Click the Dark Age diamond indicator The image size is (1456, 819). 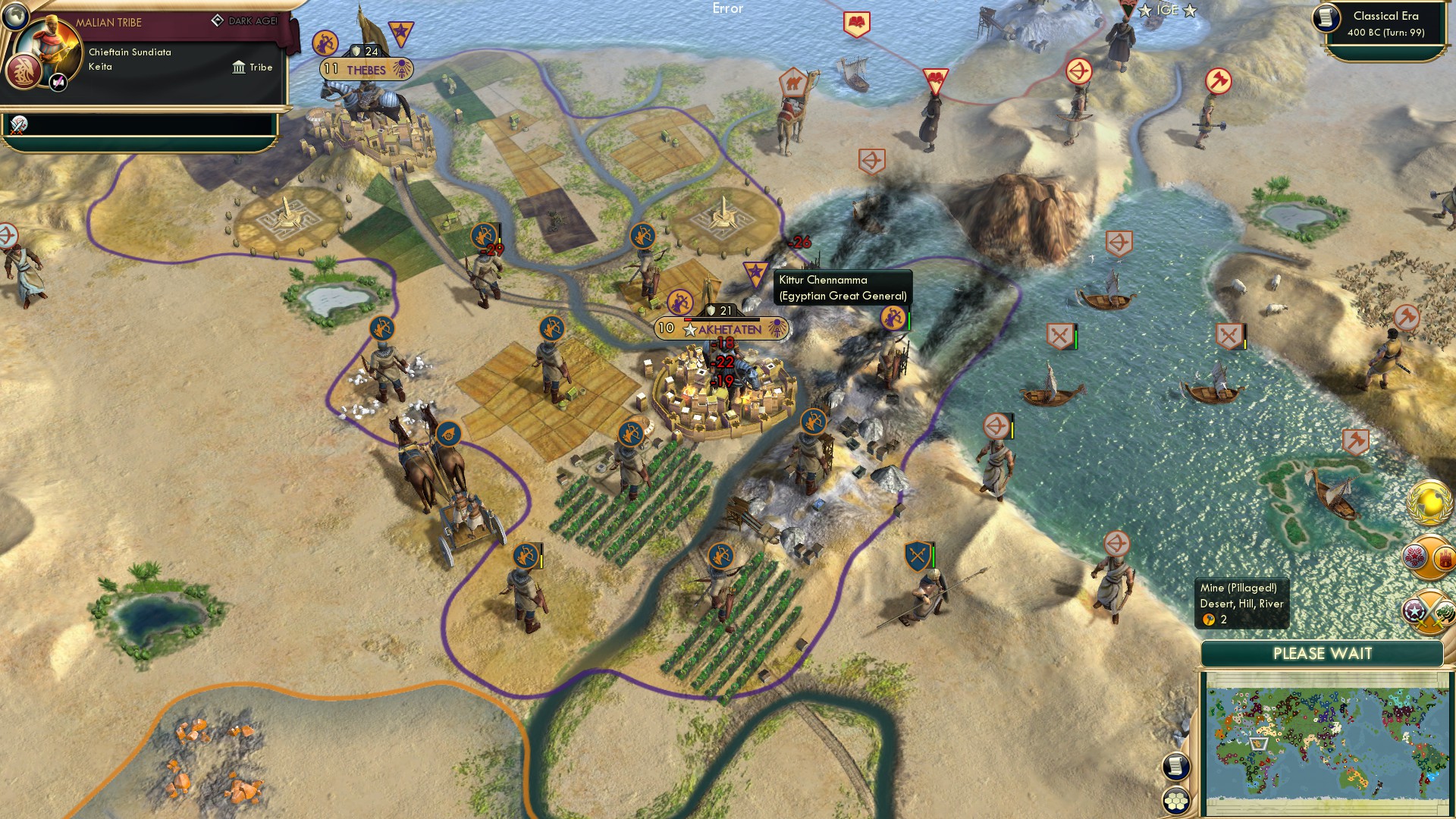pyautogui.click(x=217, y=22)
